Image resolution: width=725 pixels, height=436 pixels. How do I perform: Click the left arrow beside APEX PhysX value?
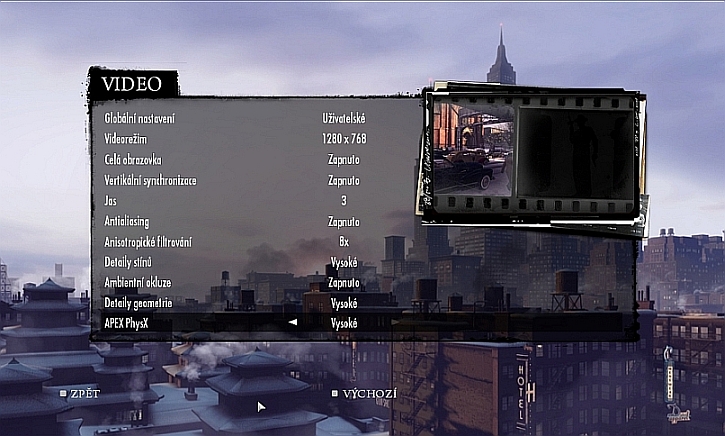coord(293,323)
